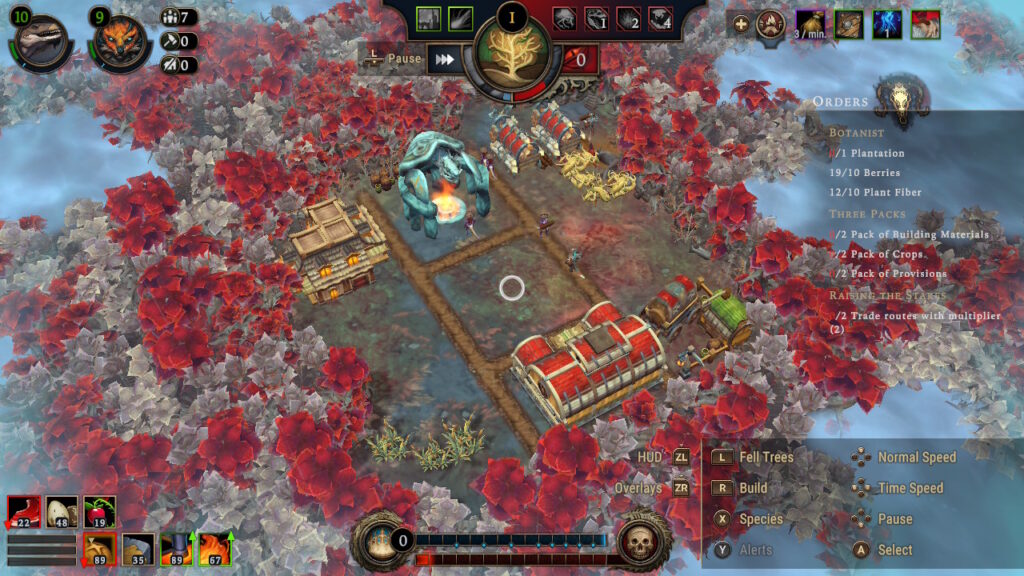
Task: Click the skull hostility indicator
Action: 640,542
